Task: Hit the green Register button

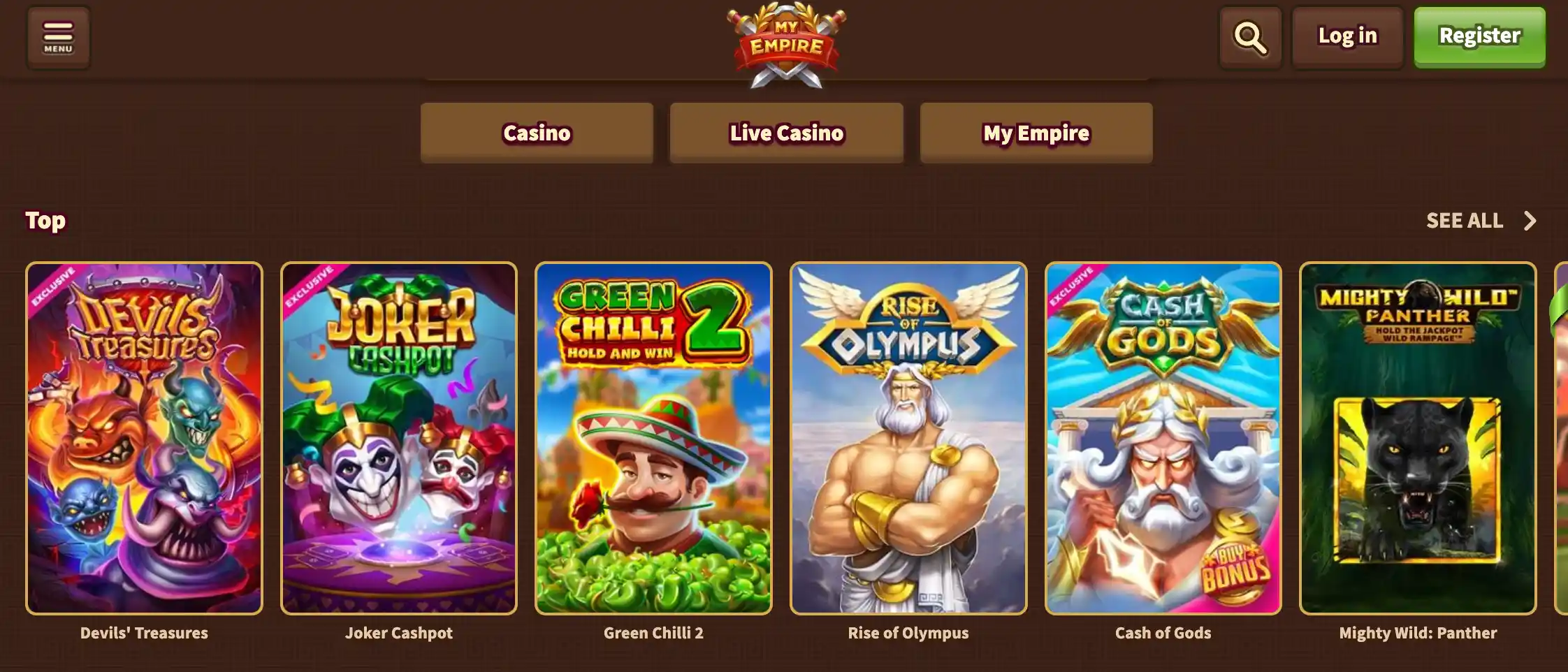Action: pos(1479,37)
